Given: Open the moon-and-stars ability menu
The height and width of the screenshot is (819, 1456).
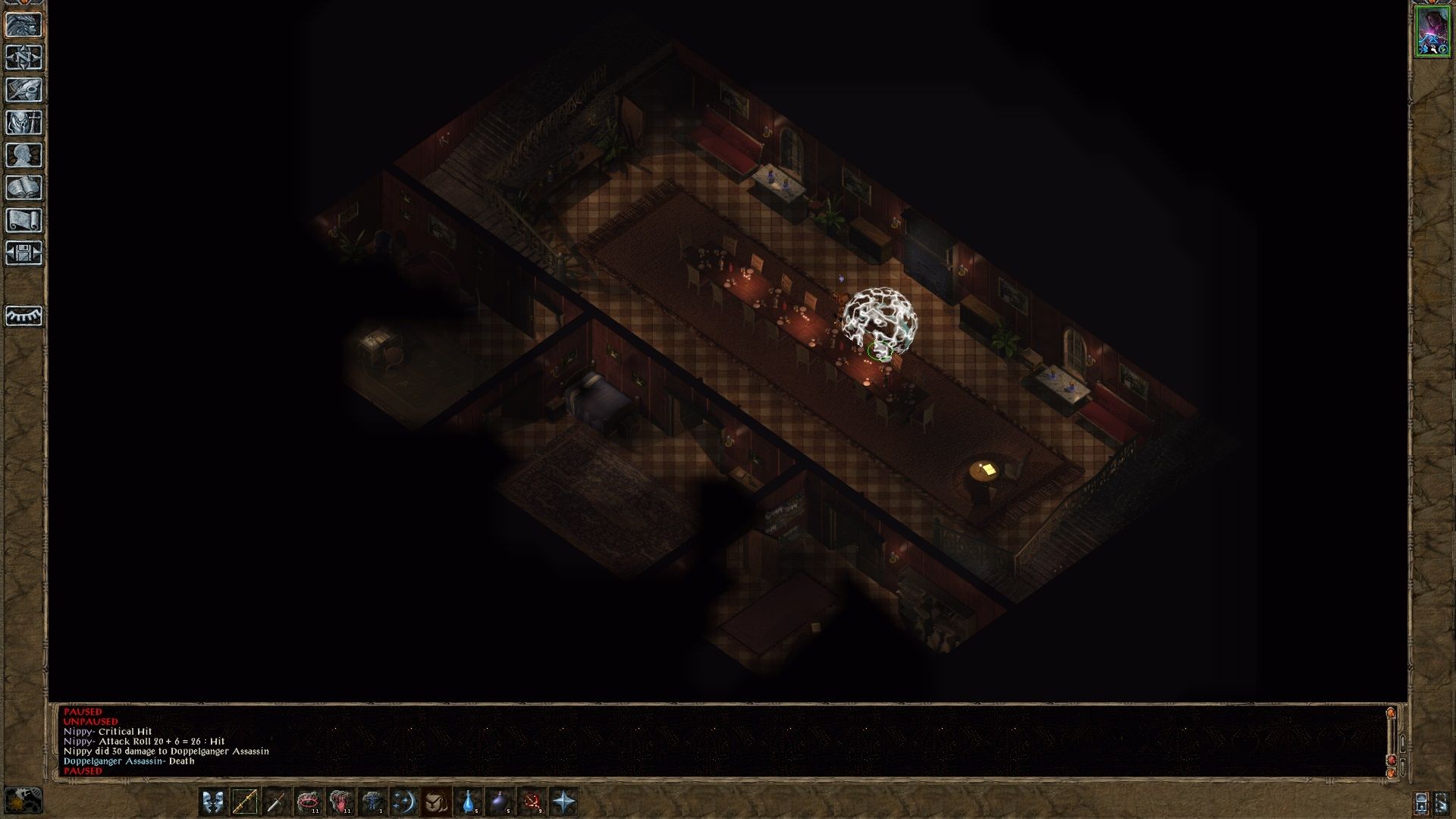Looking at the screenshot, I should (x=403, y=801).
